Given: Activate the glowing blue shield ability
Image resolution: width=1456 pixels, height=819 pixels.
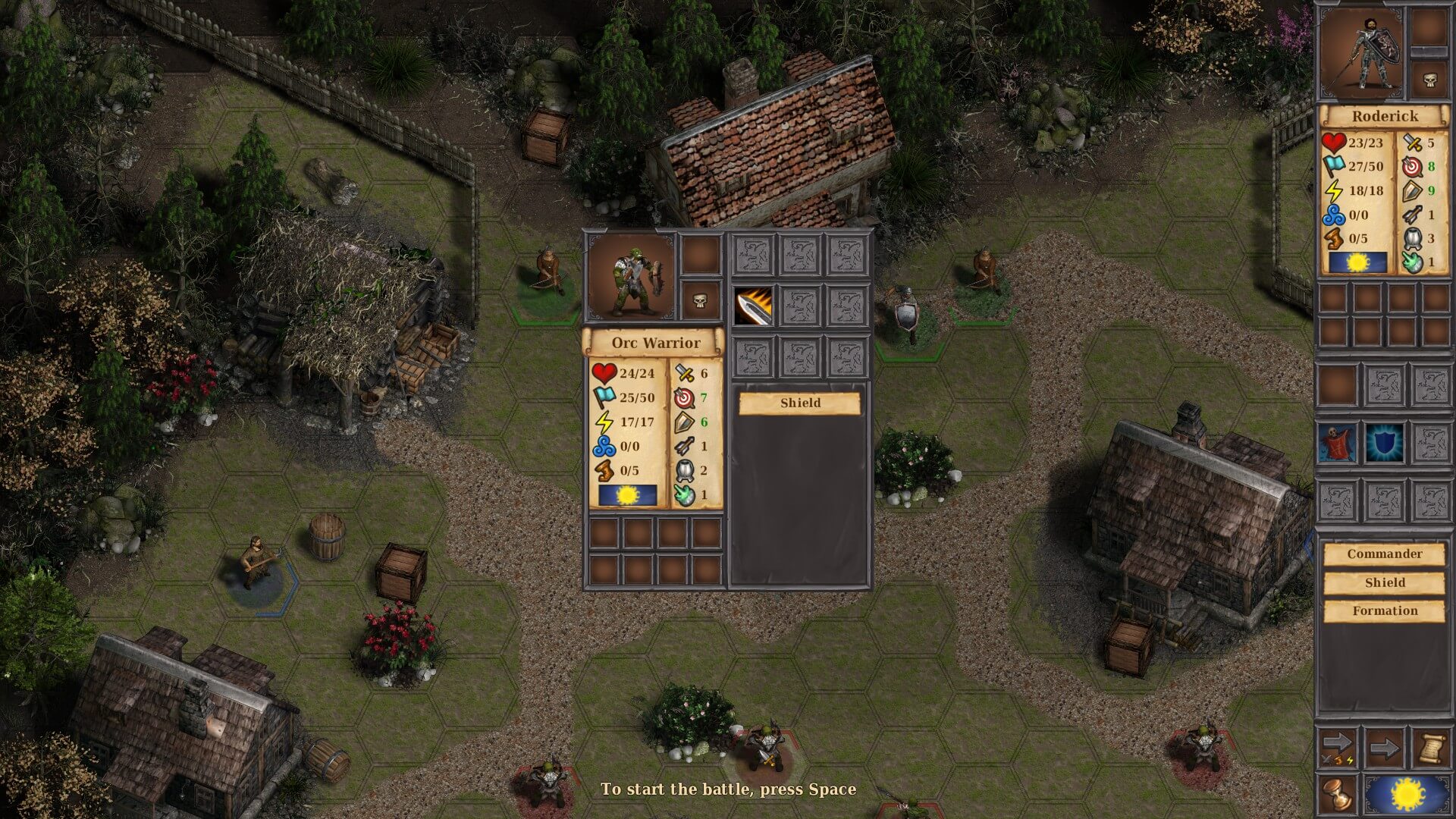Looking at the screenshot, I should pyautogui.click(x=1384, y=444).
